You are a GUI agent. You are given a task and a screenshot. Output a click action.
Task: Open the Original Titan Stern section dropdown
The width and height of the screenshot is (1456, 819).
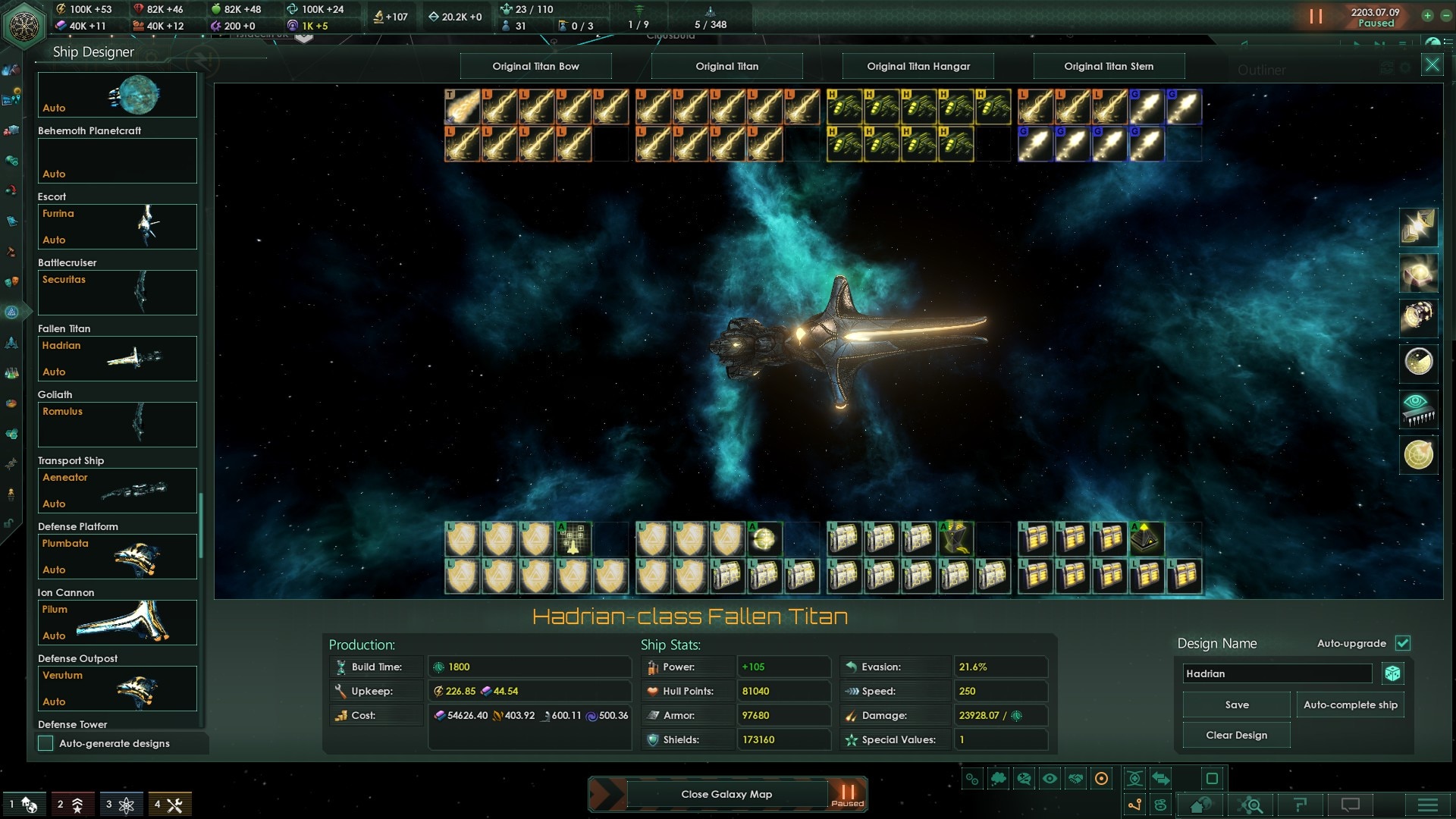click(1109, 66)
